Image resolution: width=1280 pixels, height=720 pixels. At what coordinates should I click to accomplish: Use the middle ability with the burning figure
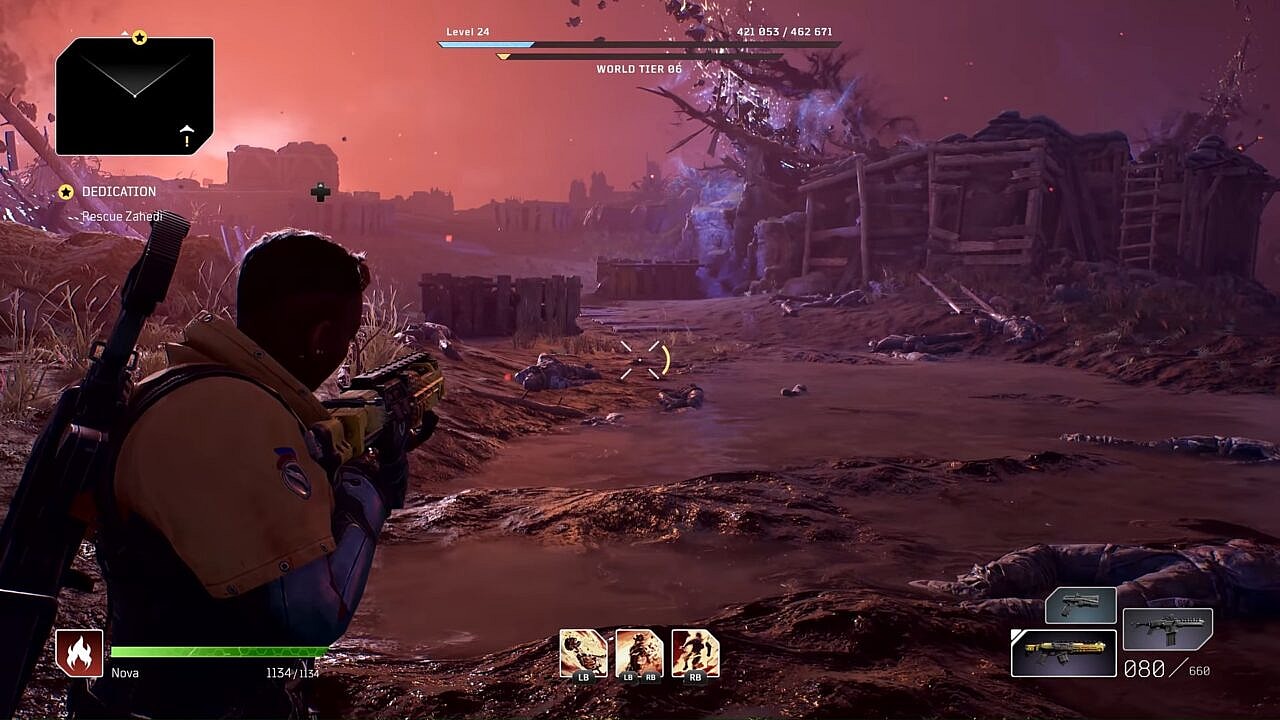pos(639,653)
